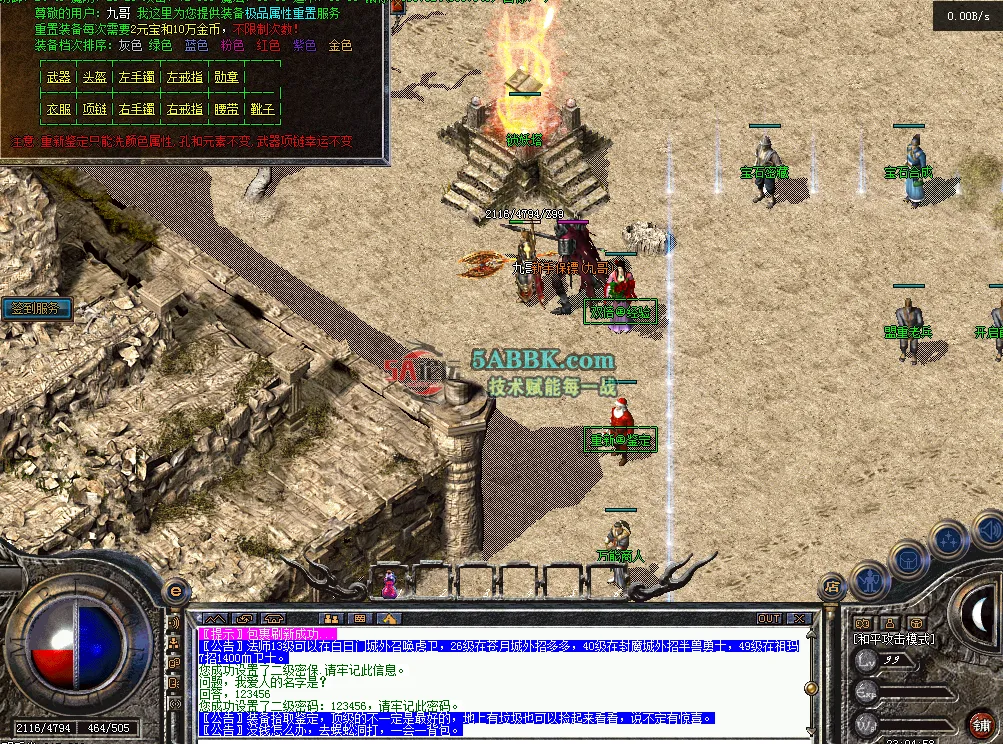The width and height of the screenshot is (1003, 744).
Task: Open the 签到服务 sign-in service button
Action: [x=36, y=309]
